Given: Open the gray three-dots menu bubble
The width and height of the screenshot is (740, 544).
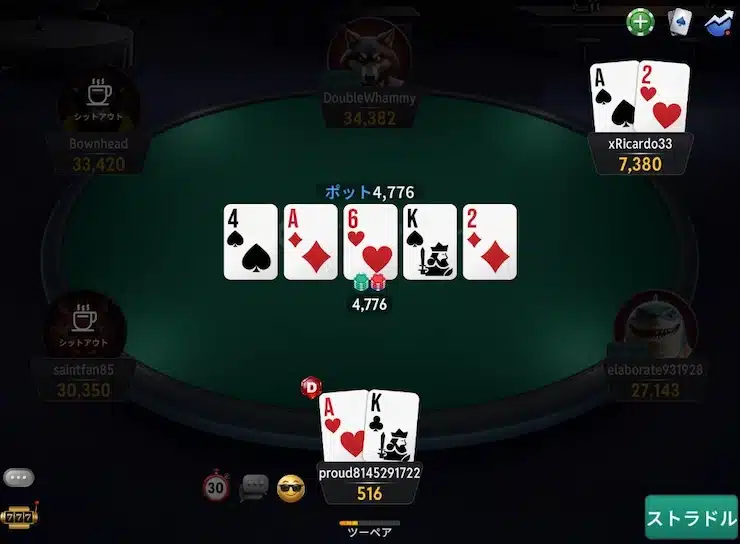Looking at the screenshot, I should (x=18, y=478).
